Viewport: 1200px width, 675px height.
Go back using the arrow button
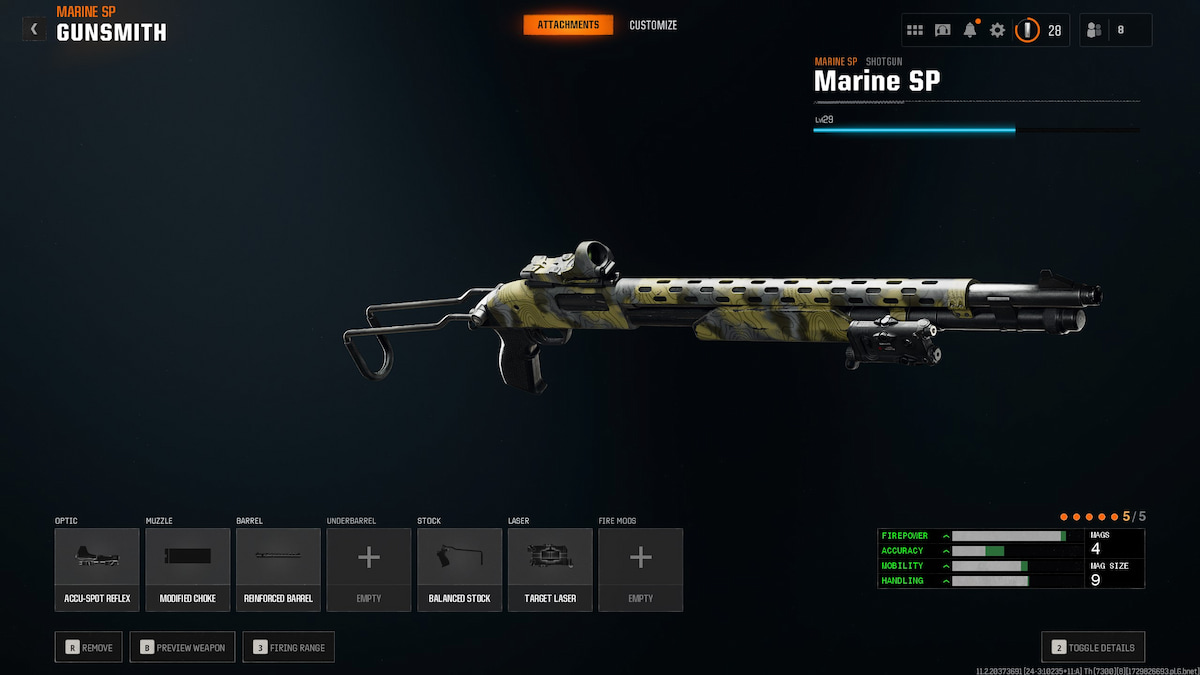[34, 29]
